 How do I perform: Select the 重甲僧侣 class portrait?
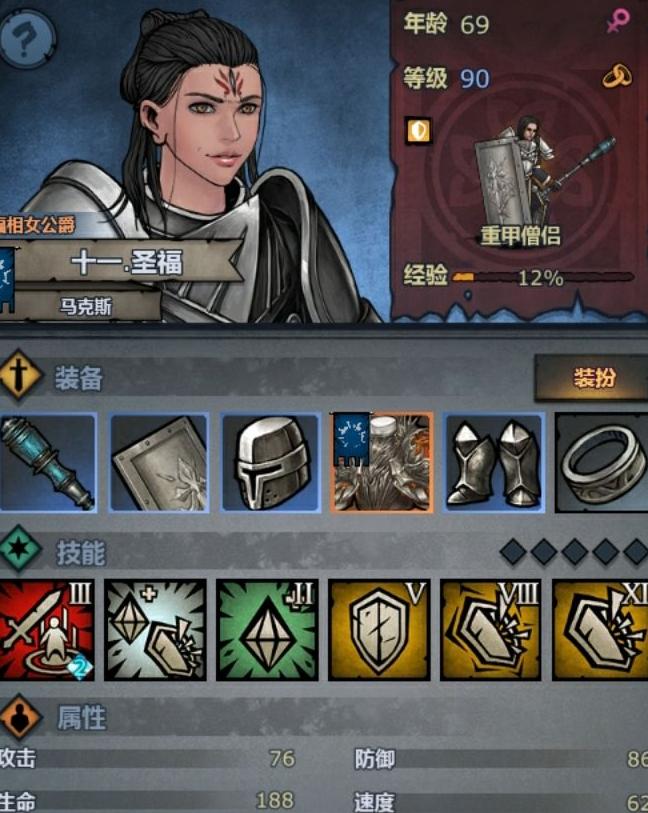pos(520,180)
